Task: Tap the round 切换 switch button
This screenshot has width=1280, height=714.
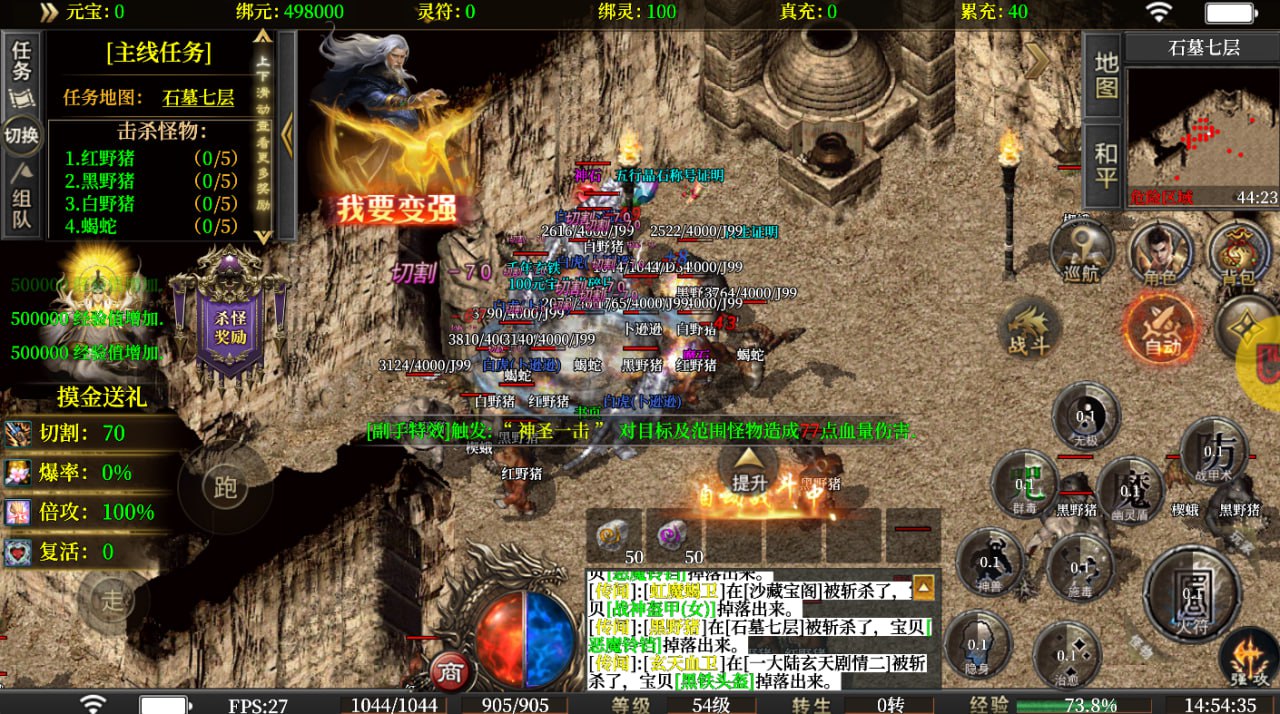Action: tap(22, 134)
